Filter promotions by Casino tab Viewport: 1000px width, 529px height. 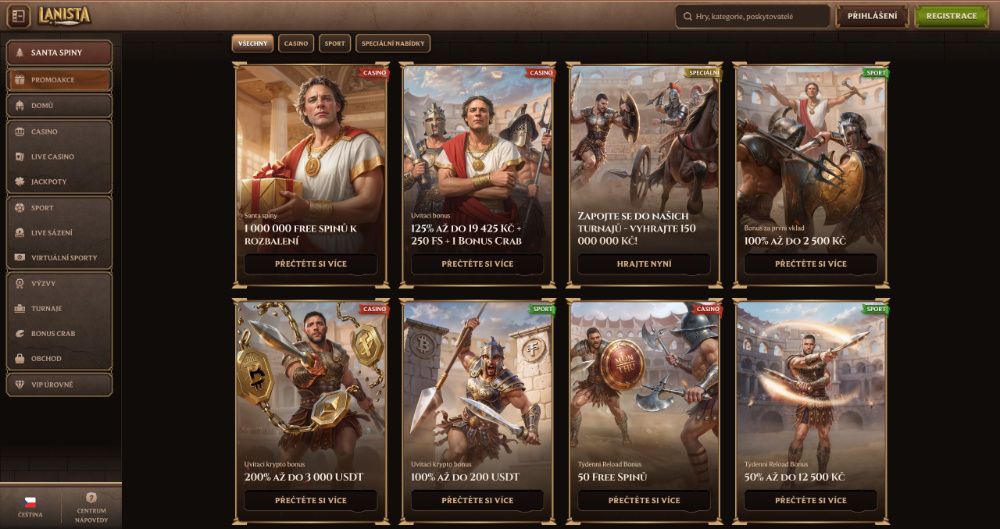coord(296,44)
